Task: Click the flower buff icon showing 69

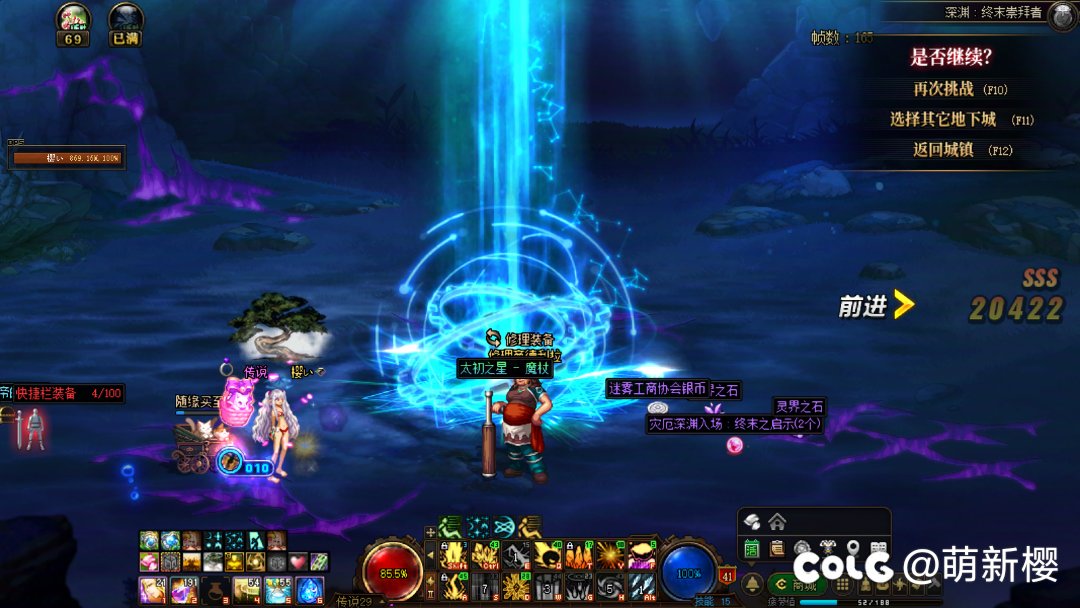Action: tap(72, 22)
